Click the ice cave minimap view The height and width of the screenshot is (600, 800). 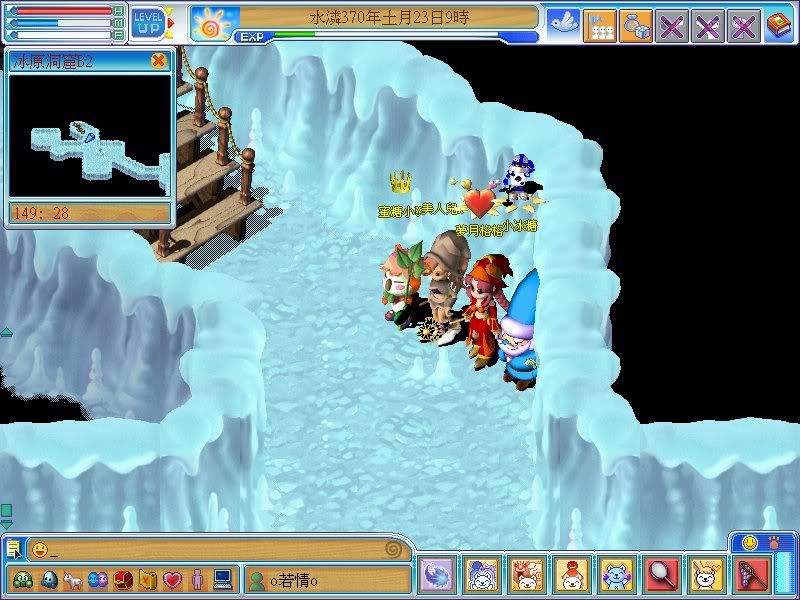[90, 135]
